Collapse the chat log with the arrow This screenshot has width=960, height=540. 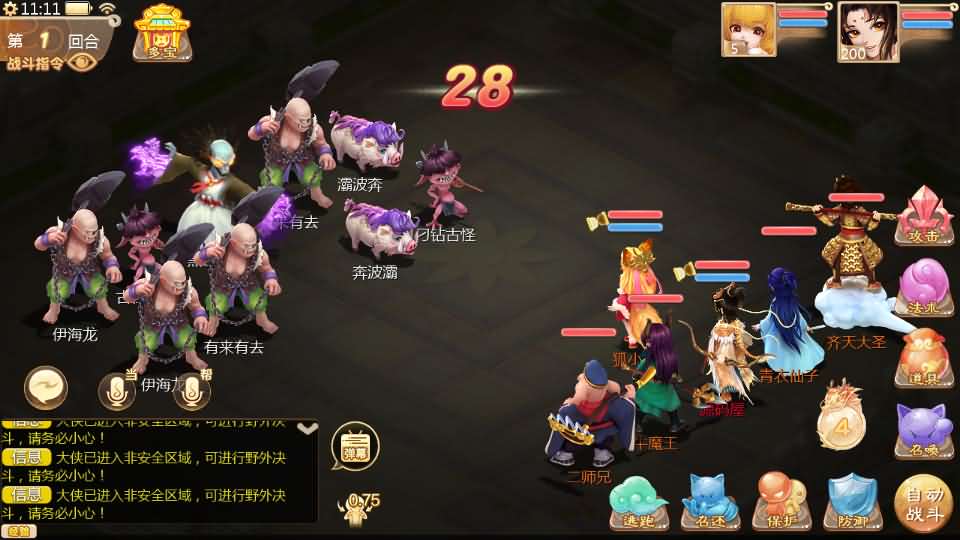pos(308,429)
